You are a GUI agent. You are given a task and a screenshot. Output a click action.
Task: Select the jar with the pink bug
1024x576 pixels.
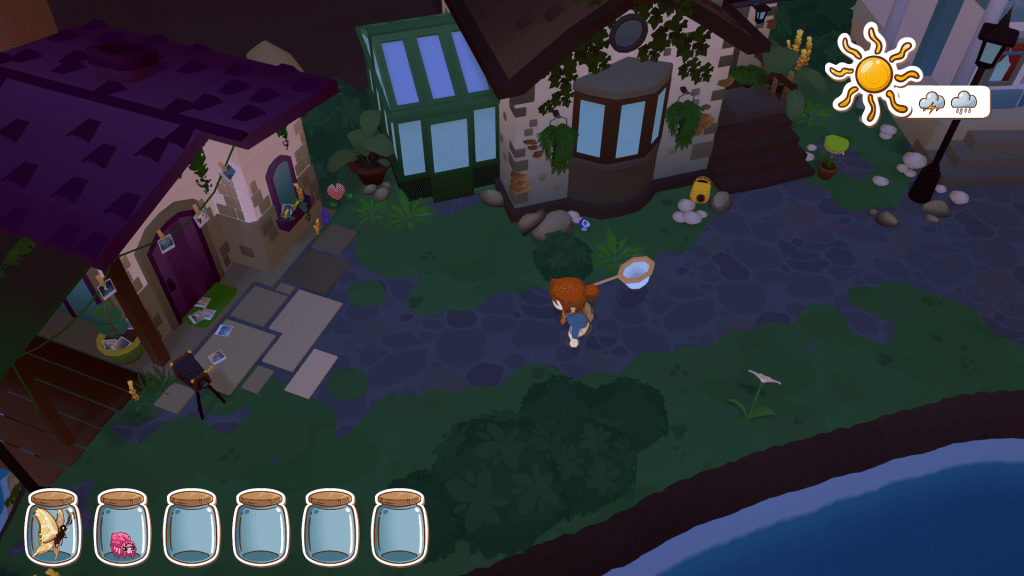[122, 528]
